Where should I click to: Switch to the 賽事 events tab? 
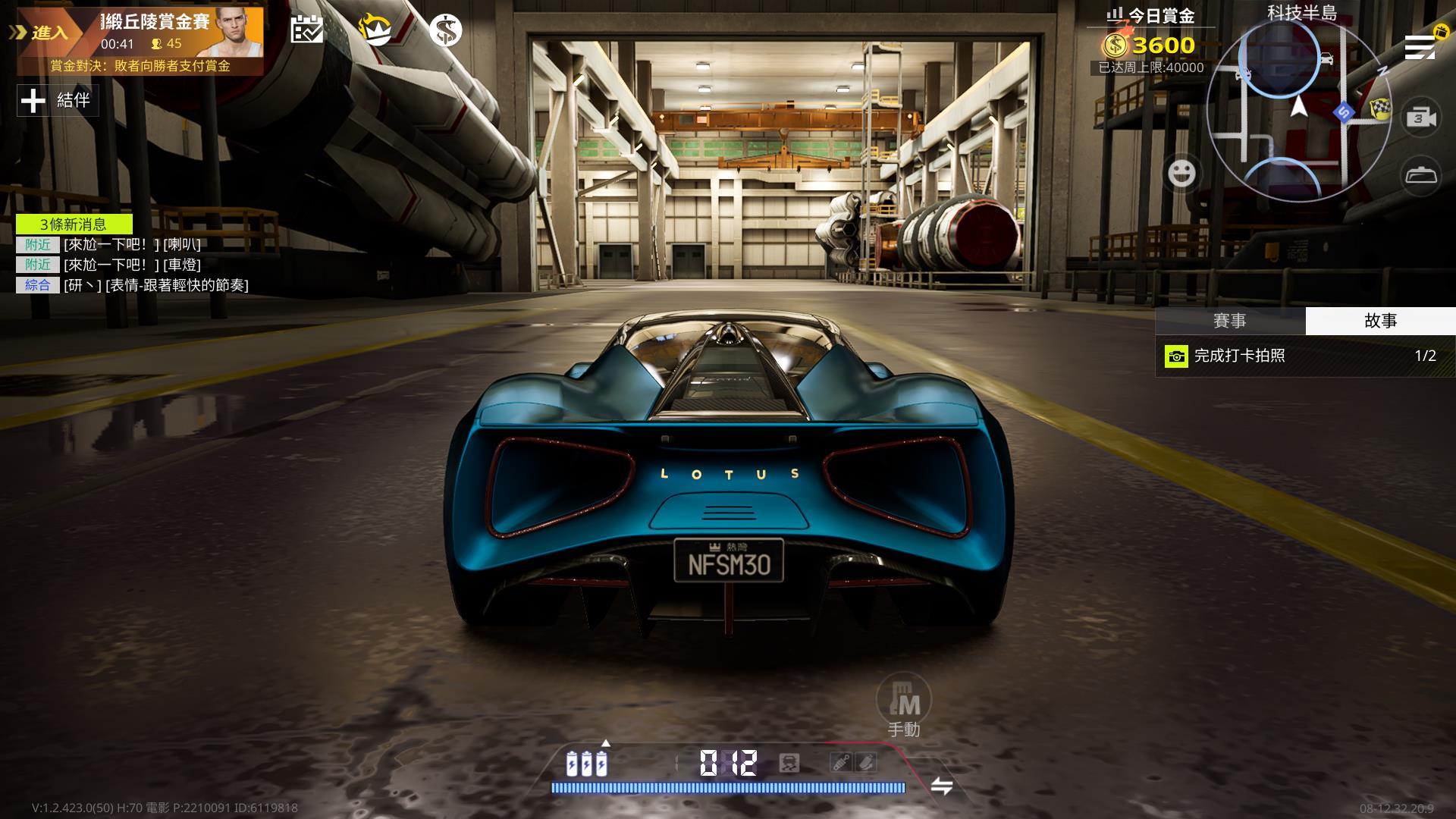1229,321
